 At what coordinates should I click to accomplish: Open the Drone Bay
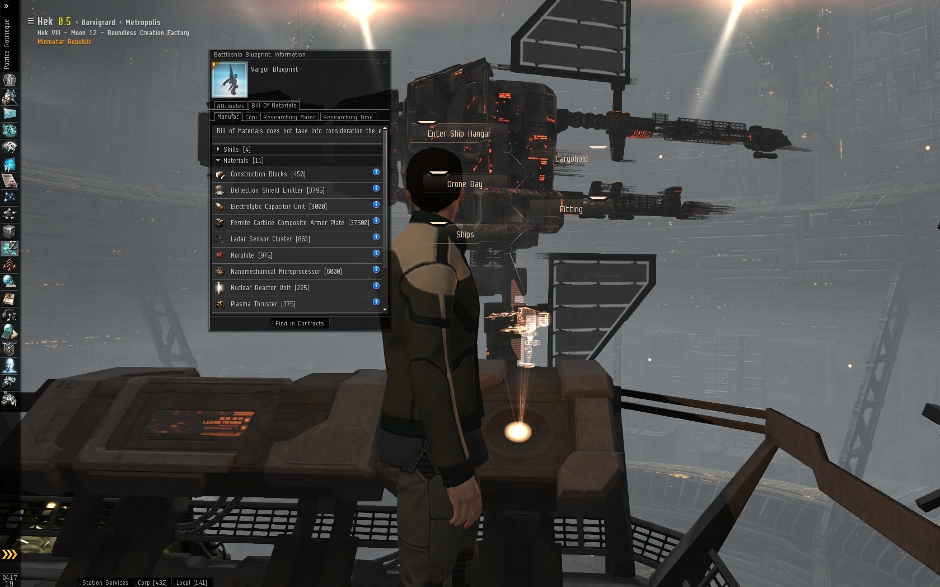[464, 184]
